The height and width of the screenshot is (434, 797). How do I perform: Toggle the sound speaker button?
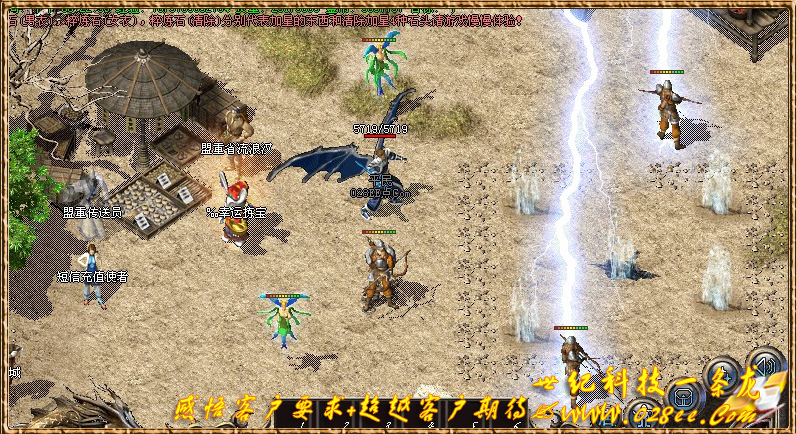tap(767, 364)
